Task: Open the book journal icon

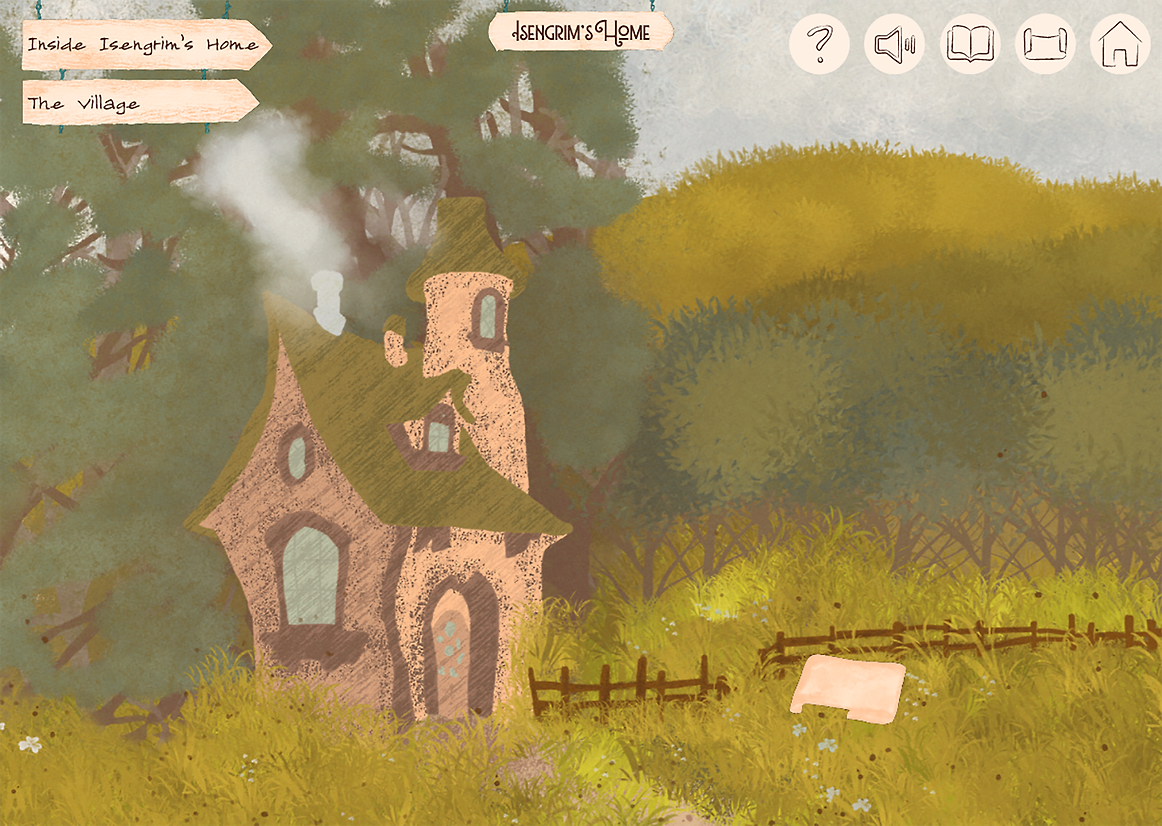Action: pyautogui.click(x=970, y=45)
